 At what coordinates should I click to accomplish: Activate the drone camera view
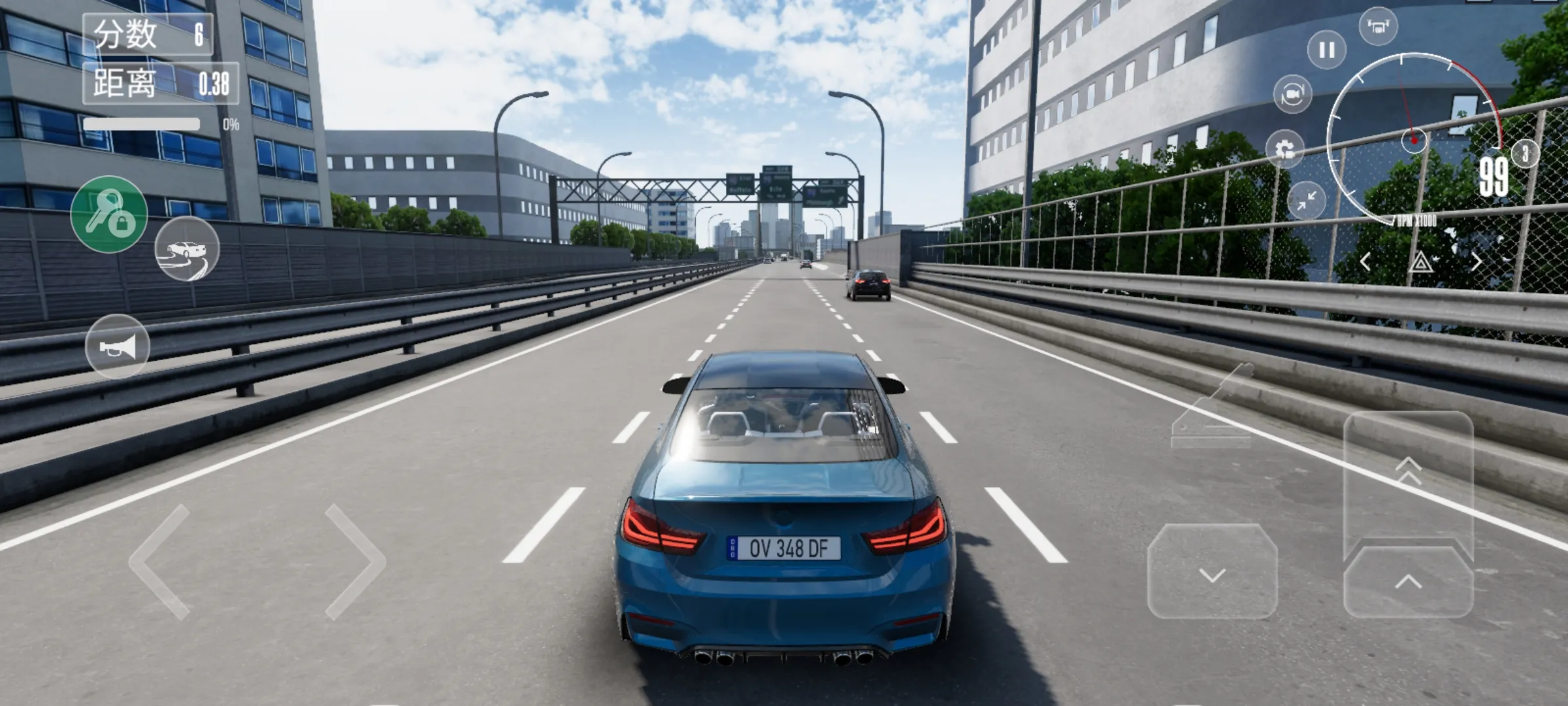click(1378, 27)
